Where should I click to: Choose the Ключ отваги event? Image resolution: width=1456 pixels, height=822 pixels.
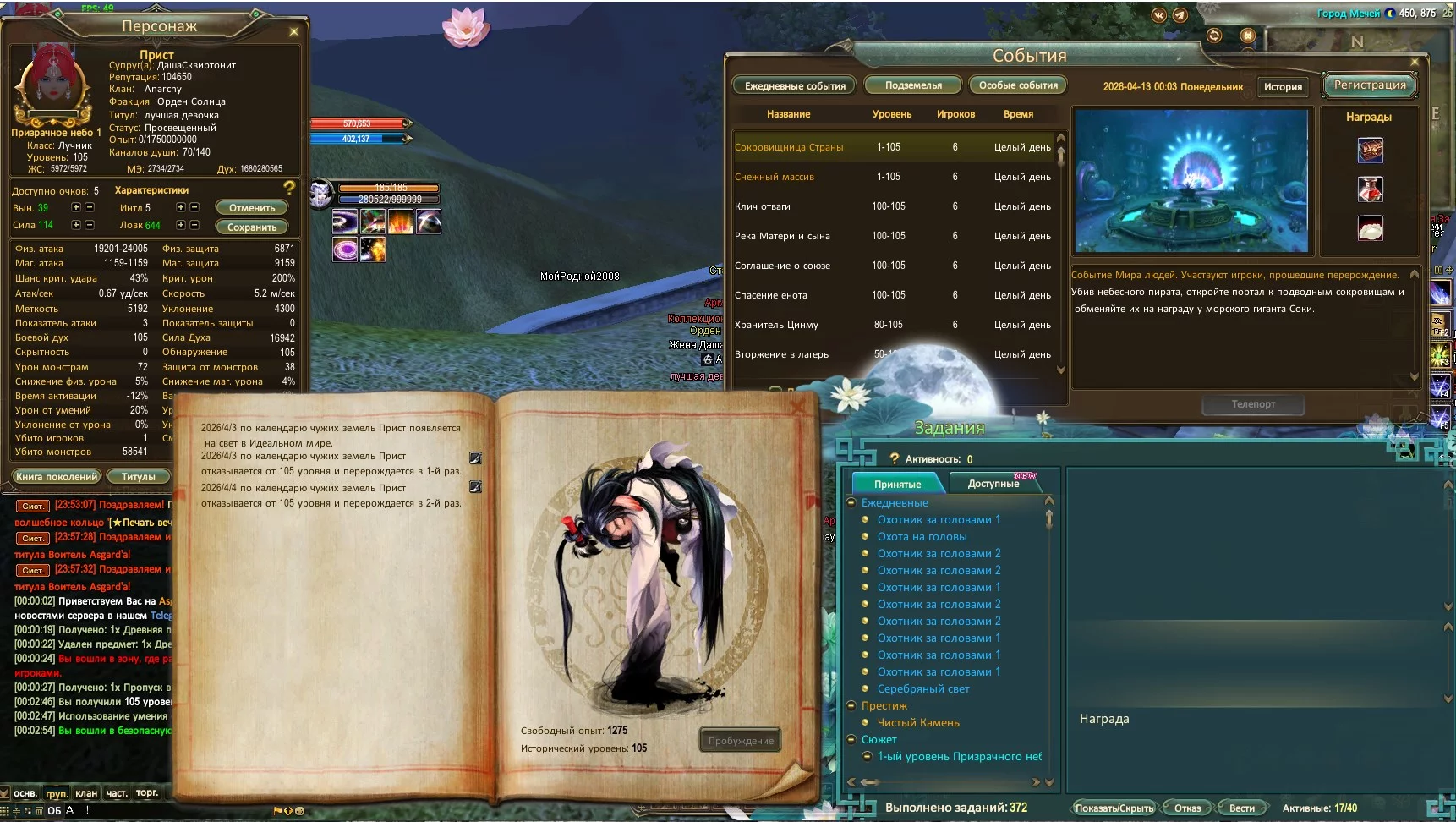pyautogui.click(x=763, y=206)
